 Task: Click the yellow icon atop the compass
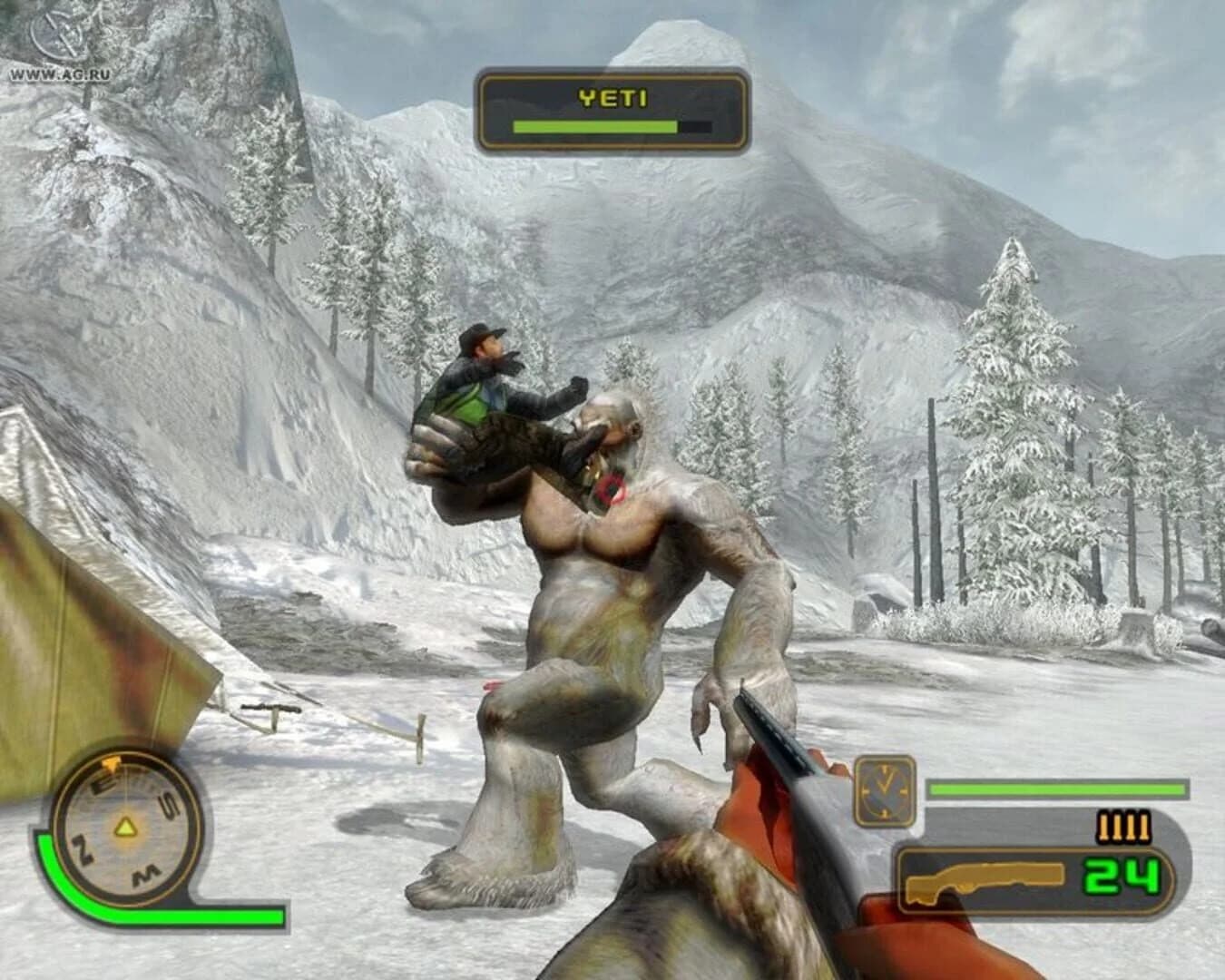(111, 762)
